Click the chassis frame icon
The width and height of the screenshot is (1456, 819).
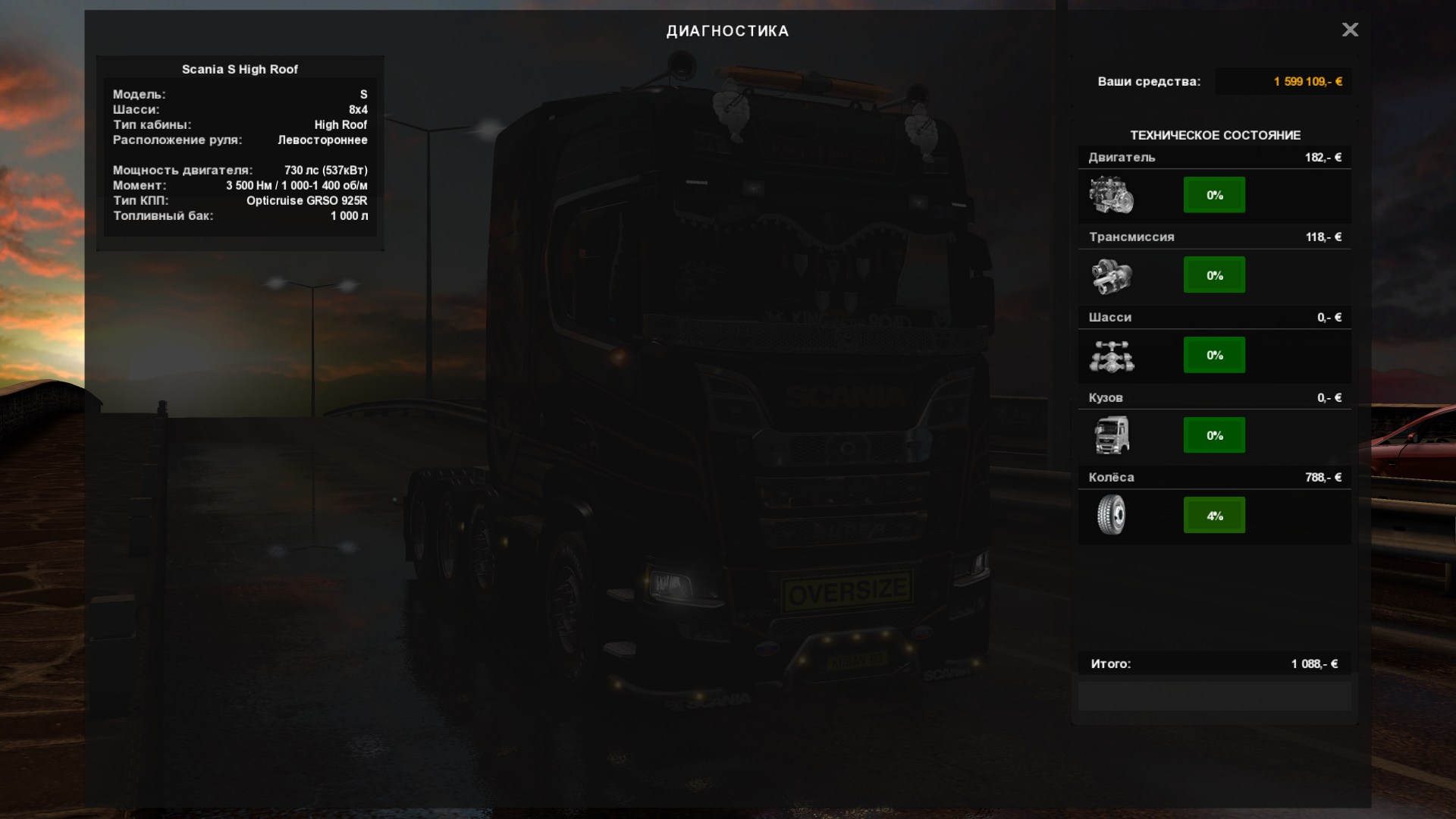pyautogui.click(x=1112, y=356)
